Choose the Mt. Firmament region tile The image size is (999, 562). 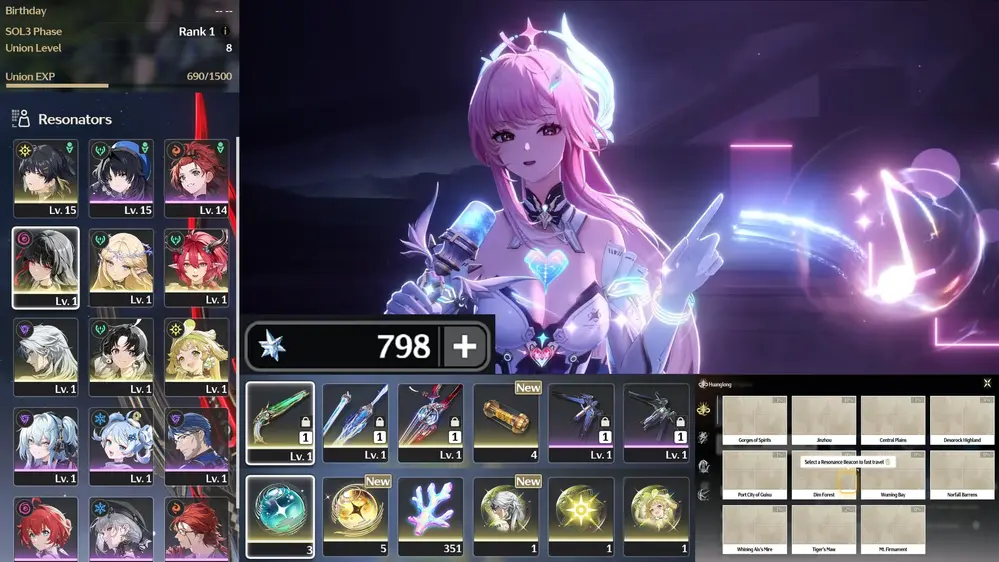[x=892, y=529]
